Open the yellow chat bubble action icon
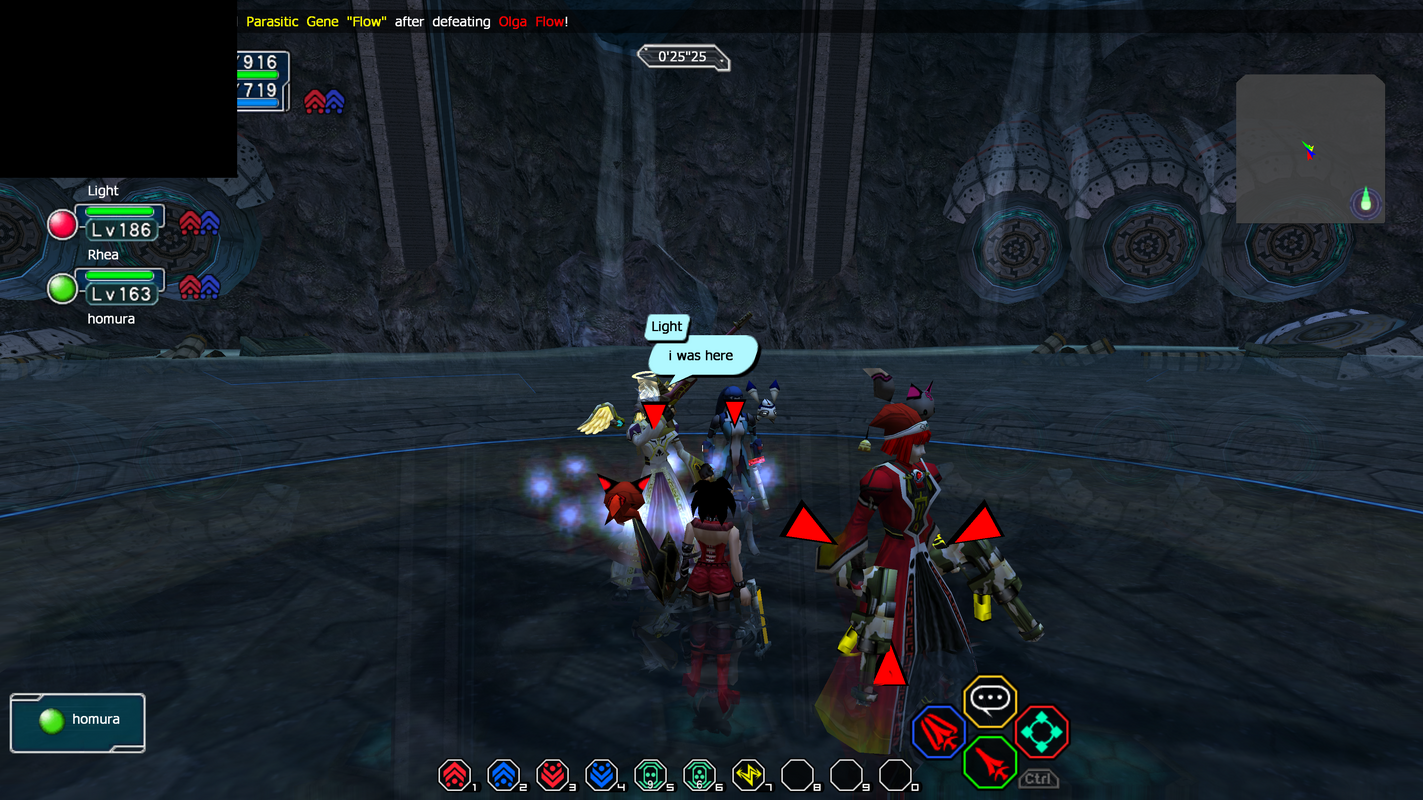This screenshot has height=800, width=1423. [x=990, y=702]
